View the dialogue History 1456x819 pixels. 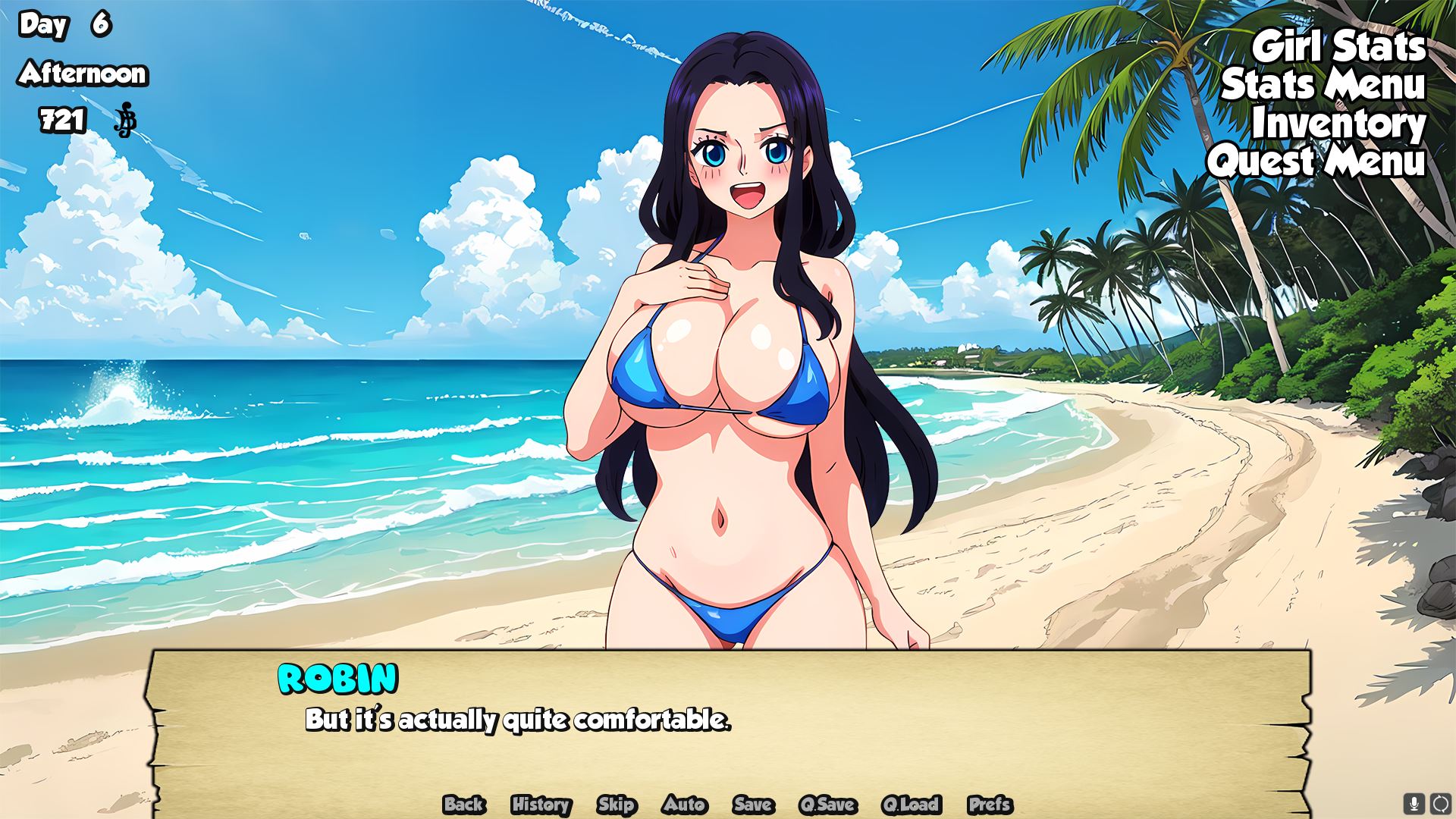pos(541,805)
